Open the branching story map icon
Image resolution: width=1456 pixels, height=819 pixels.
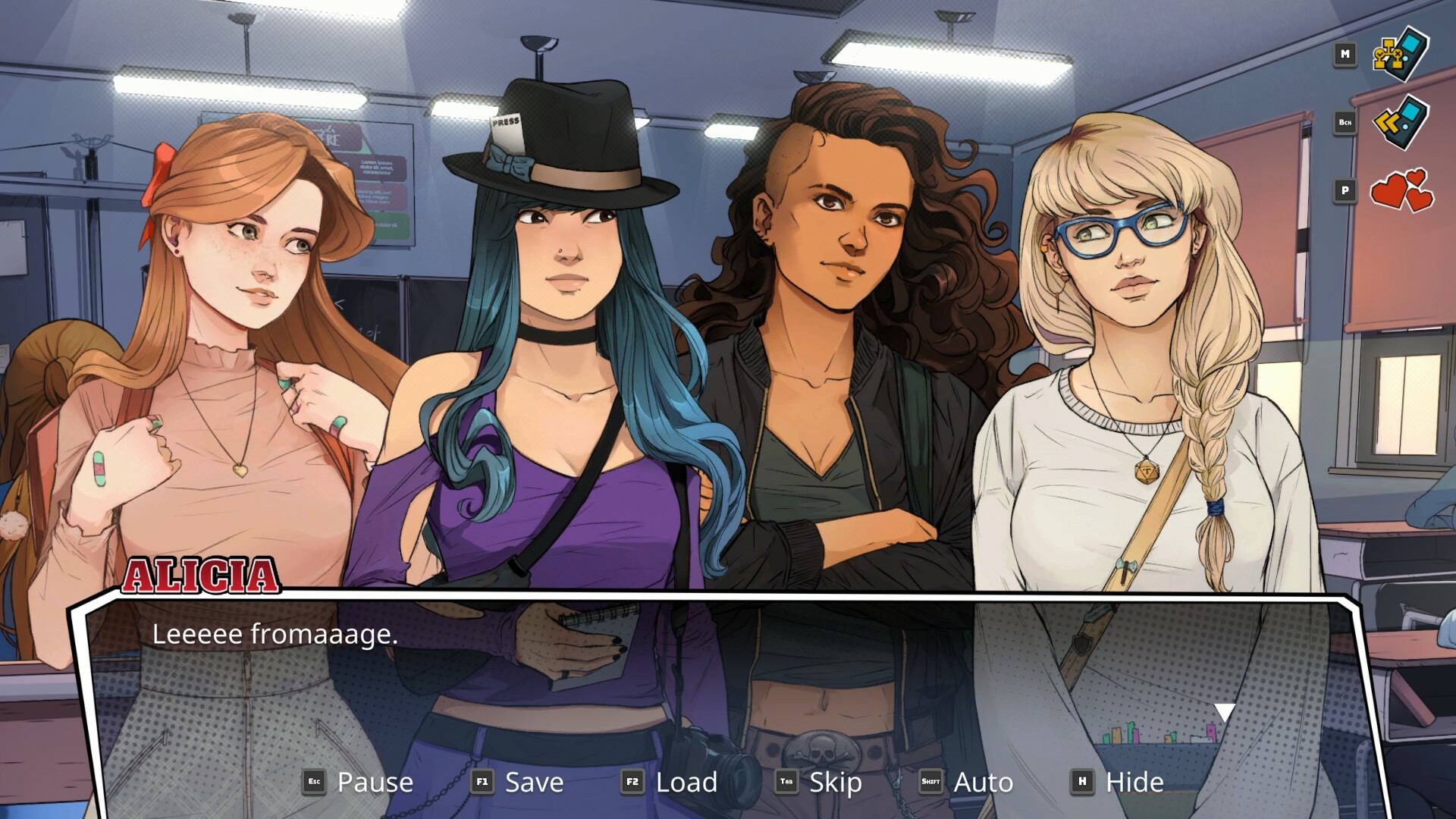1400,55
